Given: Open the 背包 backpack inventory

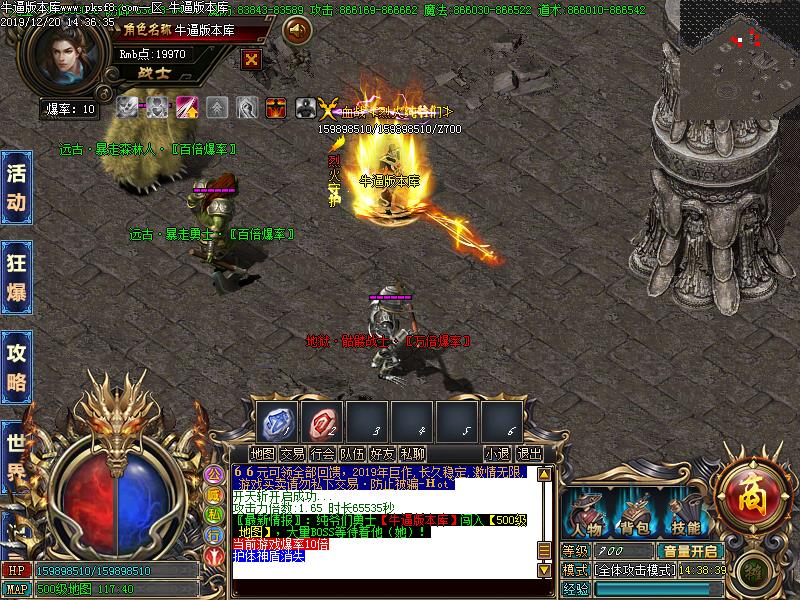Looking at the screenshot, I should (x=635, y=513).
